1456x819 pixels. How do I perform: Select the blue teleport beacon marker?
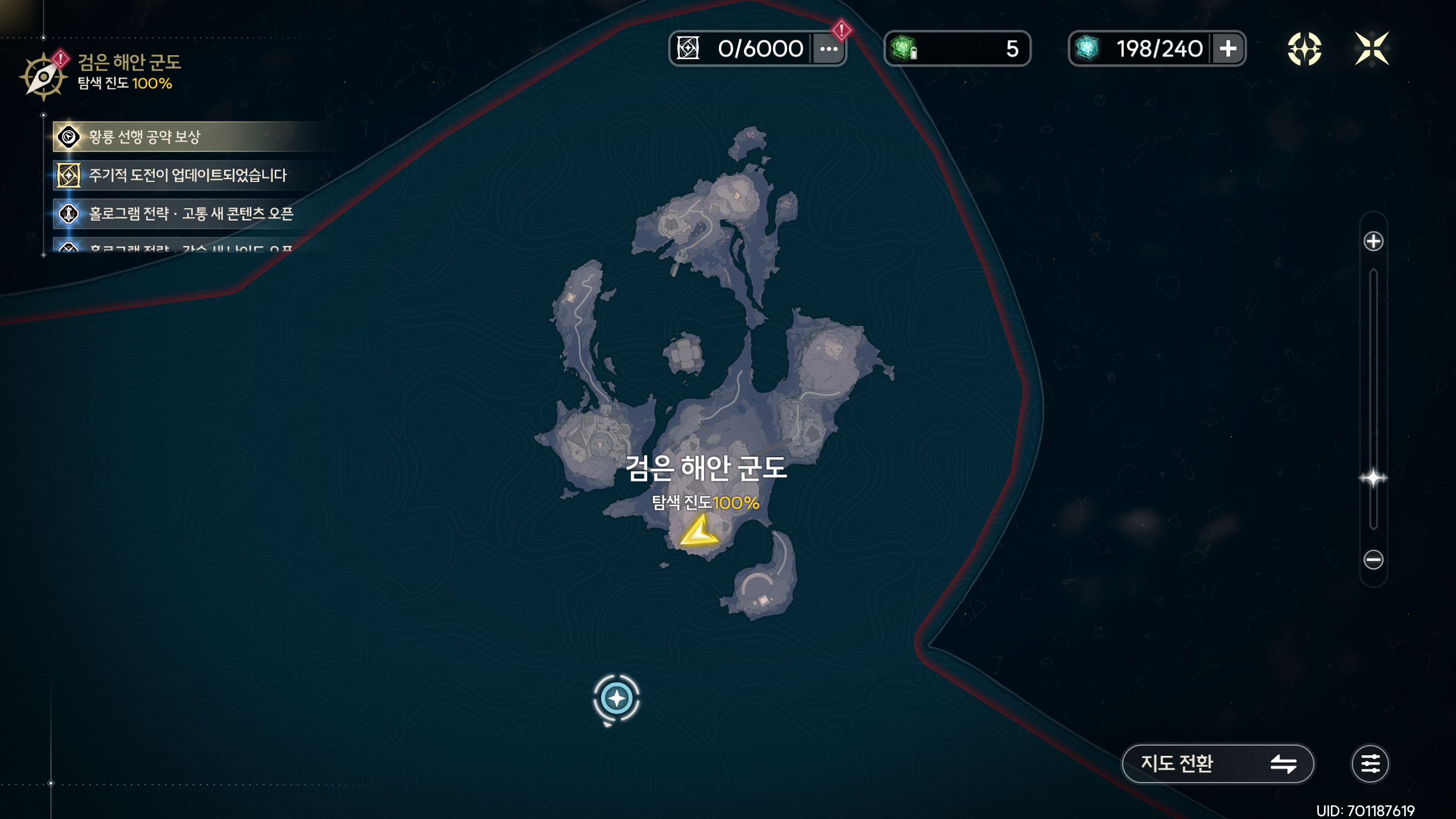(x=617, y=698)
